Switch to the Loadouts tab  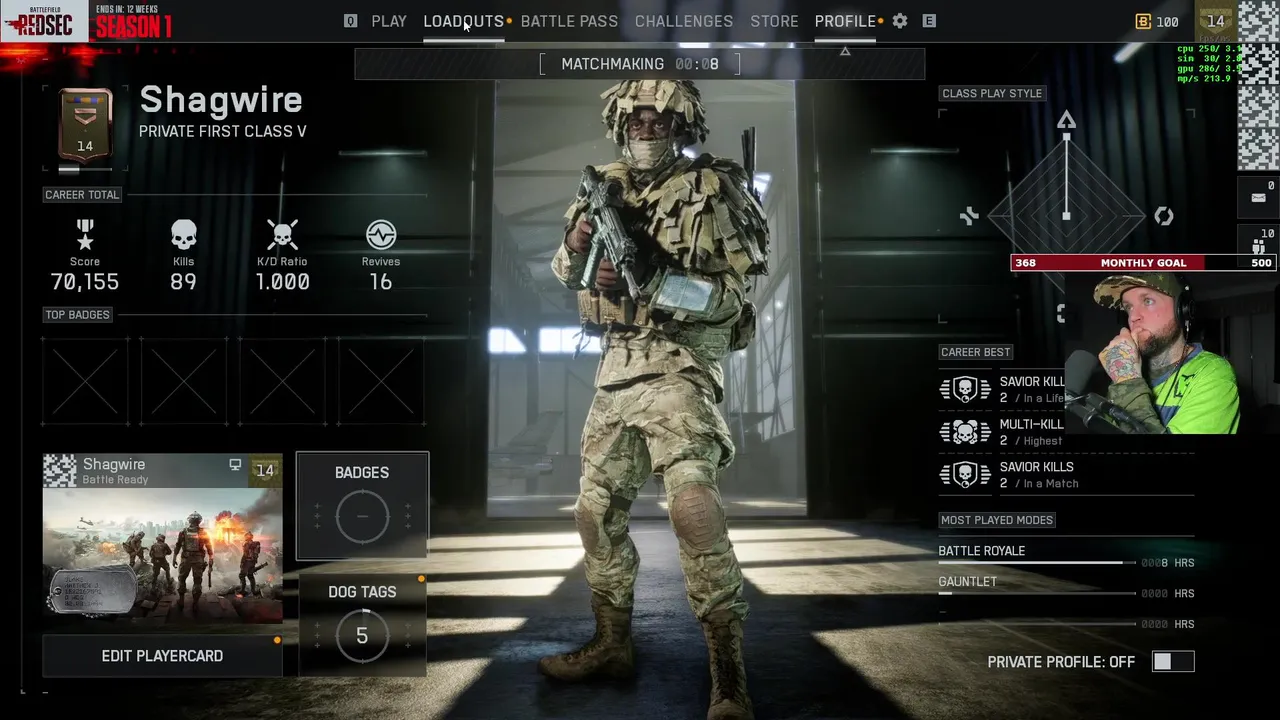point(463,21)
